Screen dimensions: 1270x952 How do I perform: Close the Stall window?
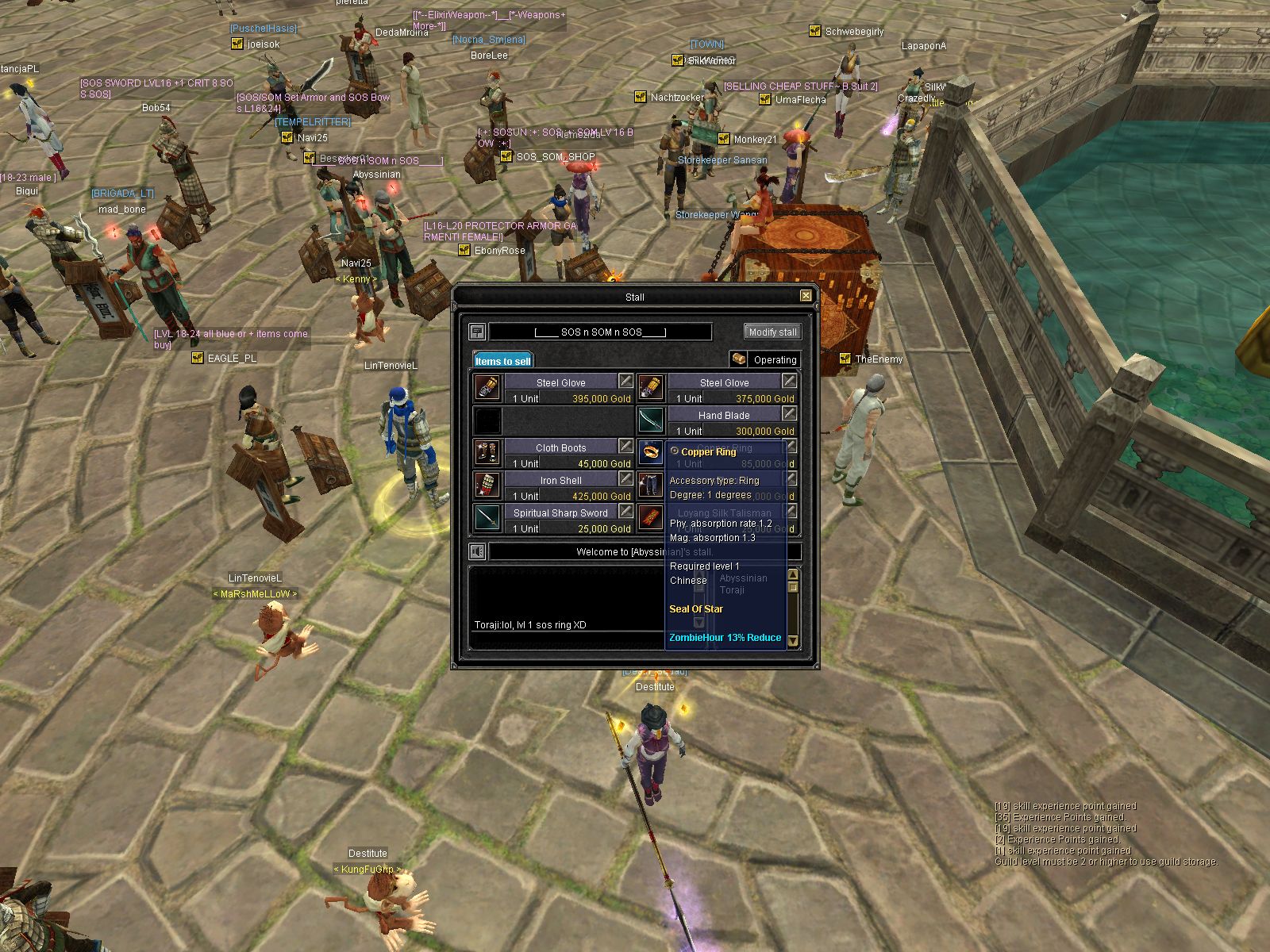point(806,296)
